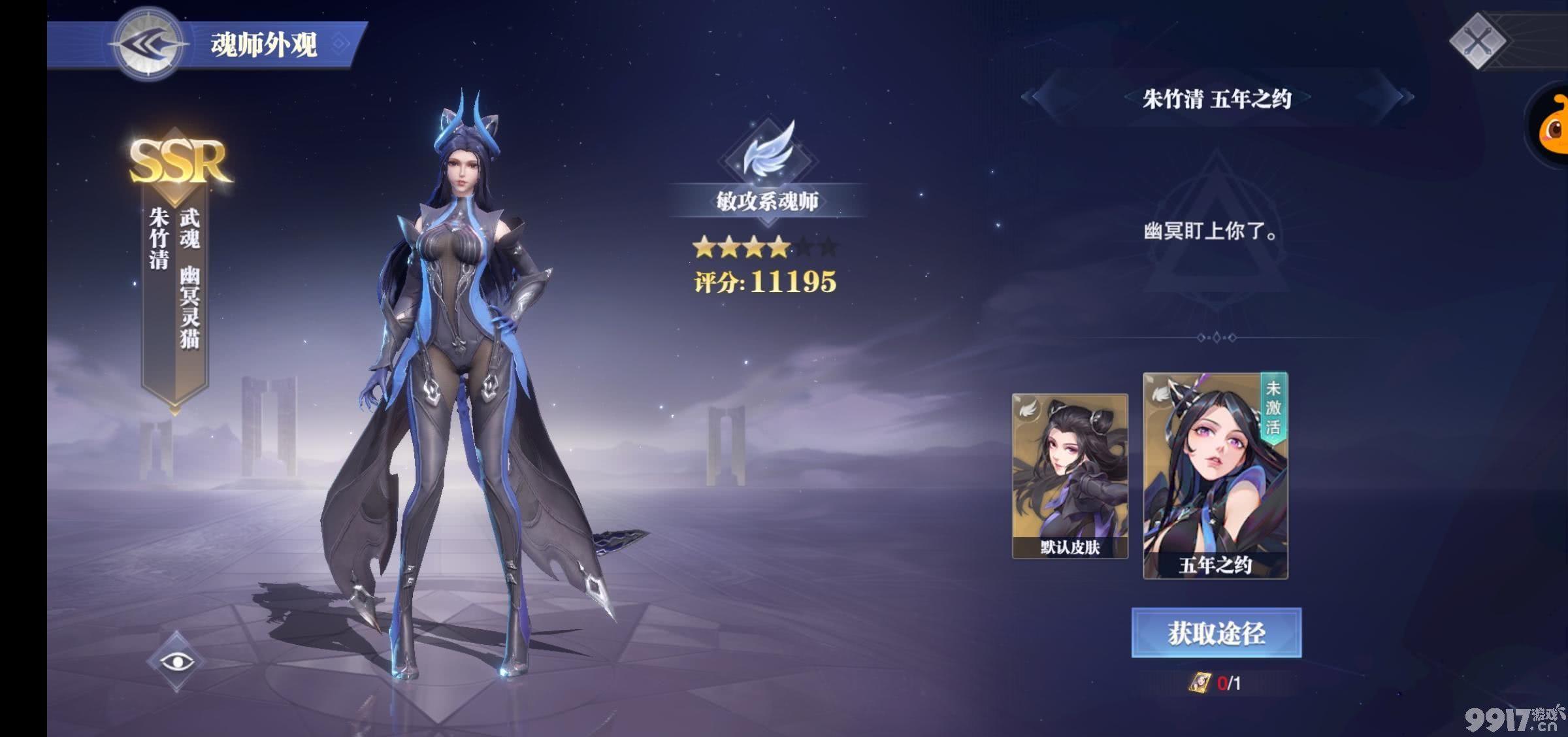Open the 获取途径 obtain-method button
Image resolution: width=1568 pixels, height=737 pixels.
pos(1216,632)
